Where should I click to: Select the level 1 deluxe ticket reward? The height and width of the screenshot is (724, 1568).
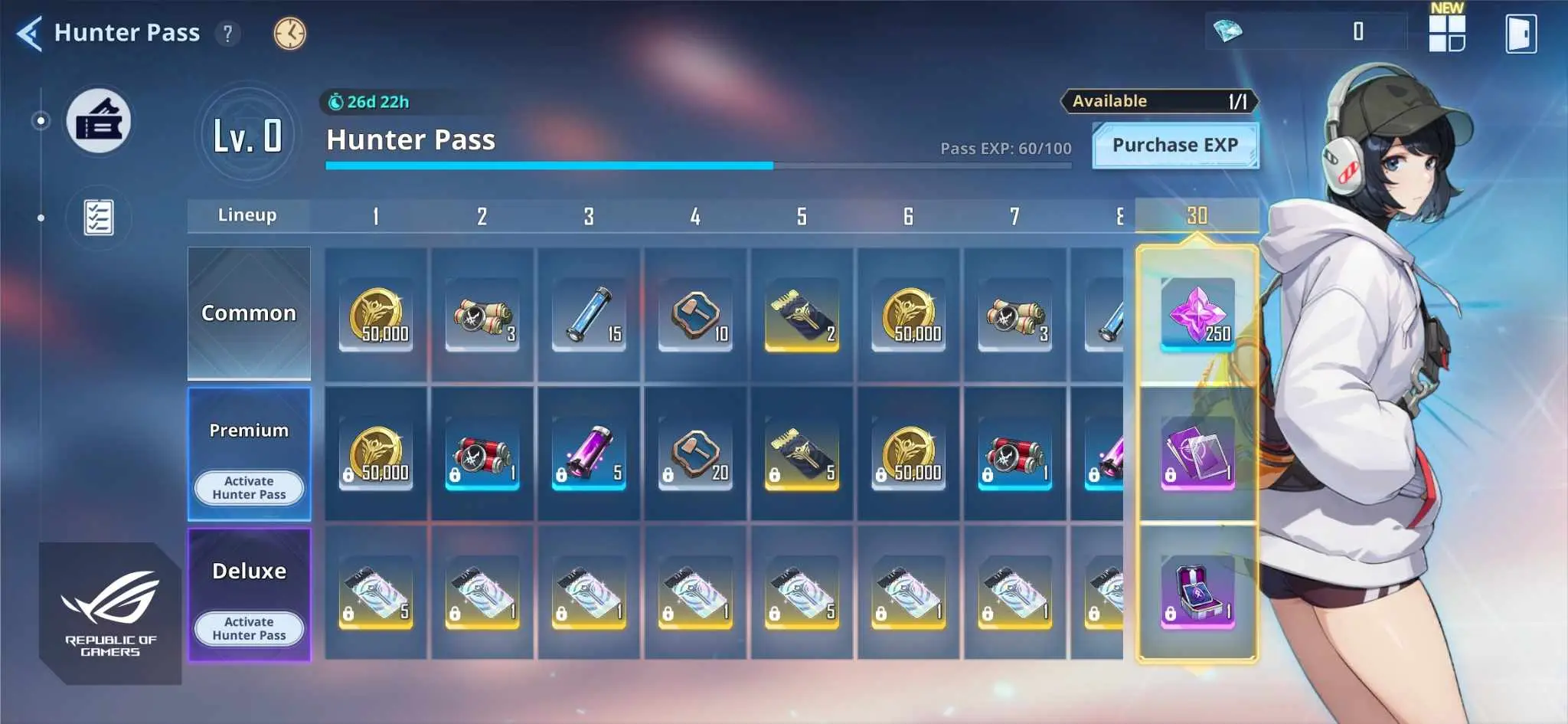376,592
